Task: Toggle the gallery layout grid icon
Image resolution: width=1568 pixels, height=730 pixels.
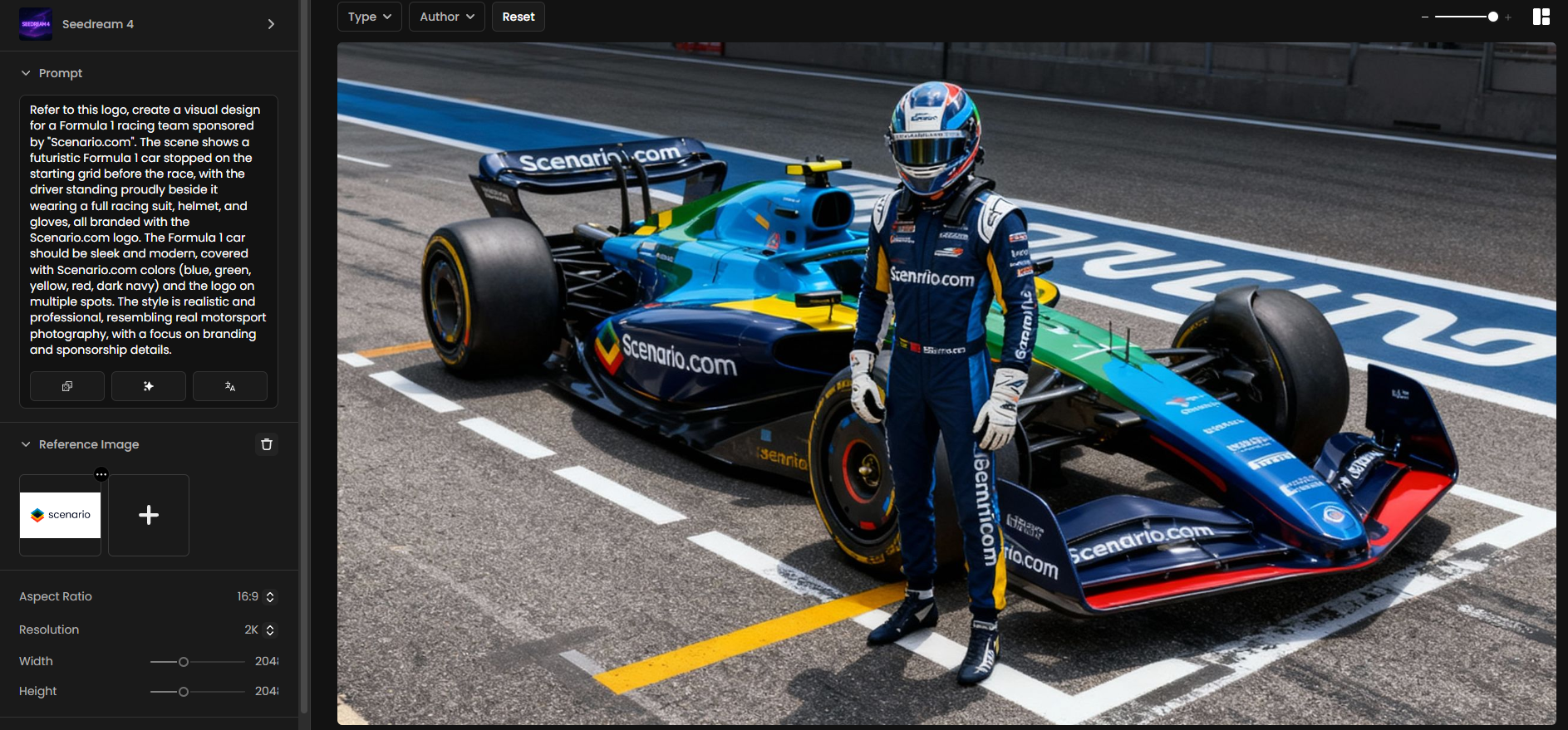Action: tap(1541, 17)
